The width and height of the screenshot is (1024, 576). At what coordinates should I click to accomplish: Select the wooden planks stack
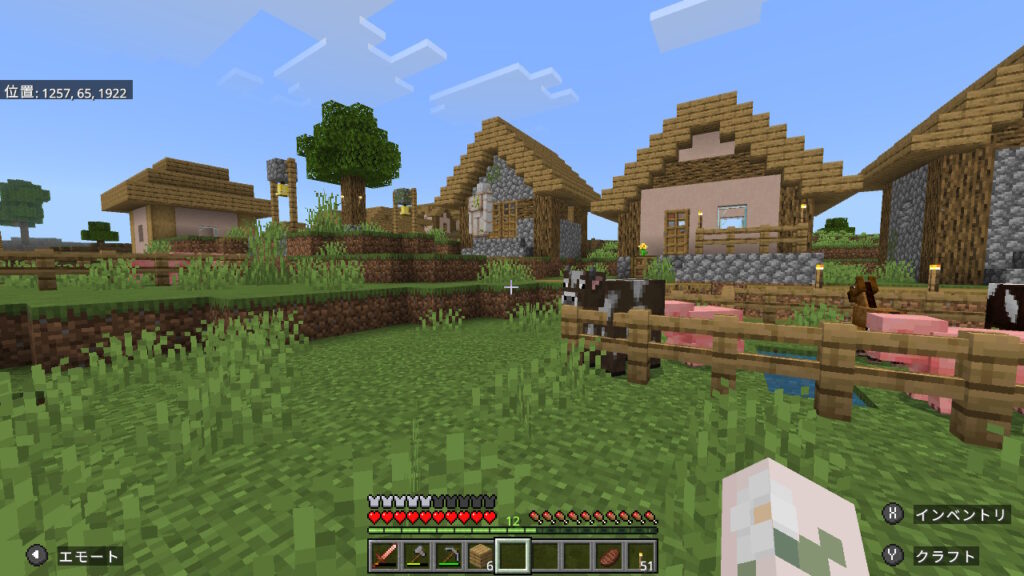481,555
